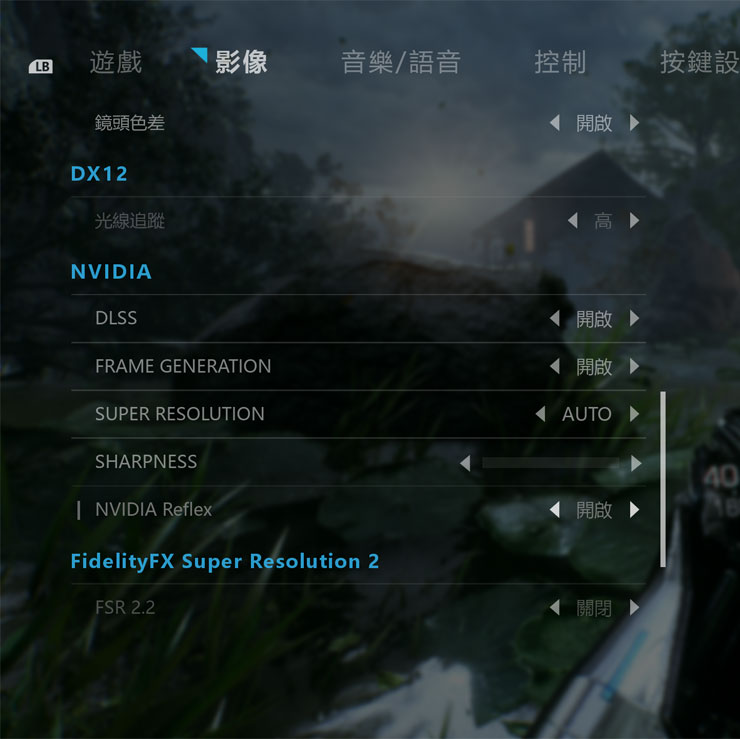Click the left arrow for 鏡頭色差
Image resolution: width=740 pixels, height=739 pixels.
click(555, 123)
